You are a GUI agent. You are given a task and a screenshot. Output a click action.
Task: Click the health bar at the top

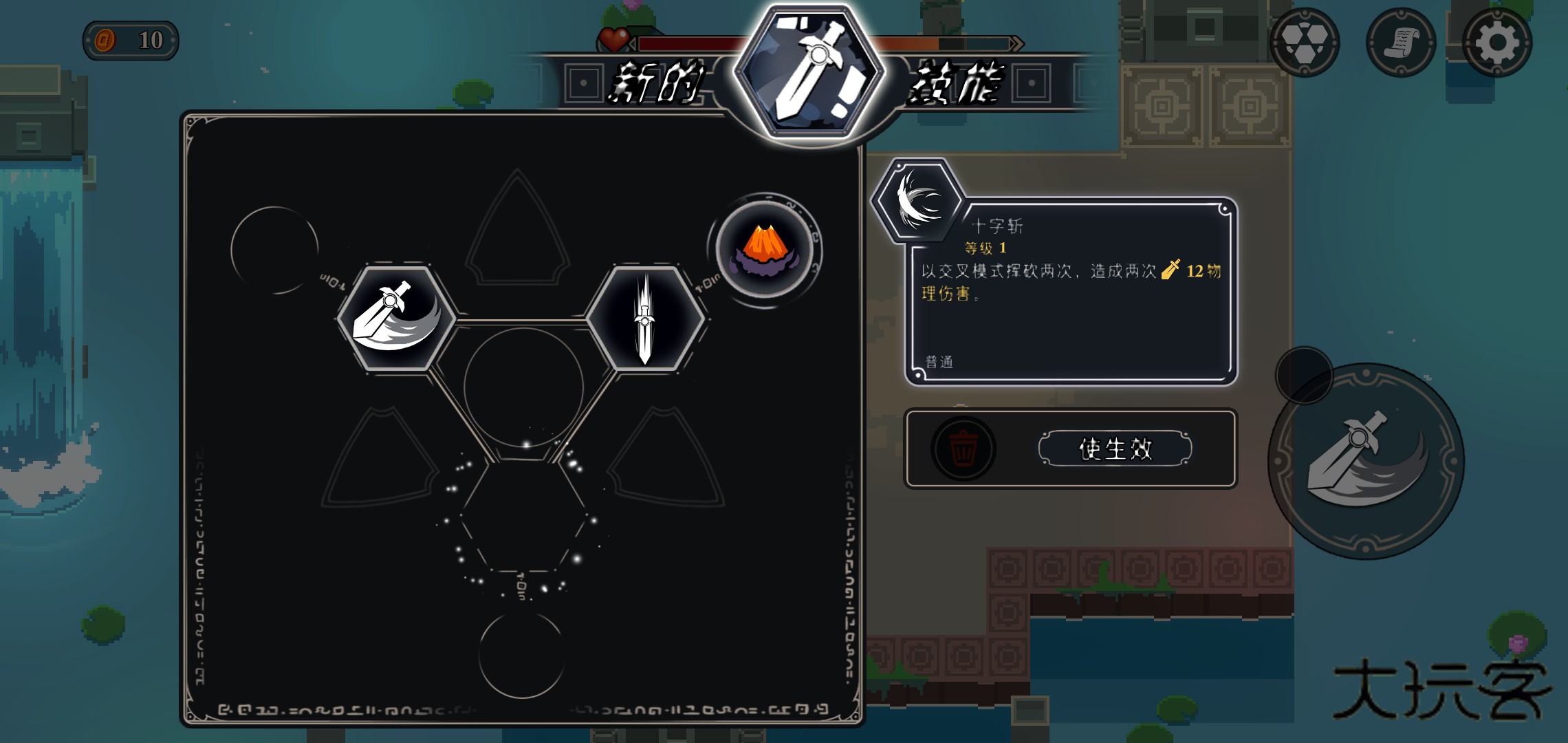[688, 43]
